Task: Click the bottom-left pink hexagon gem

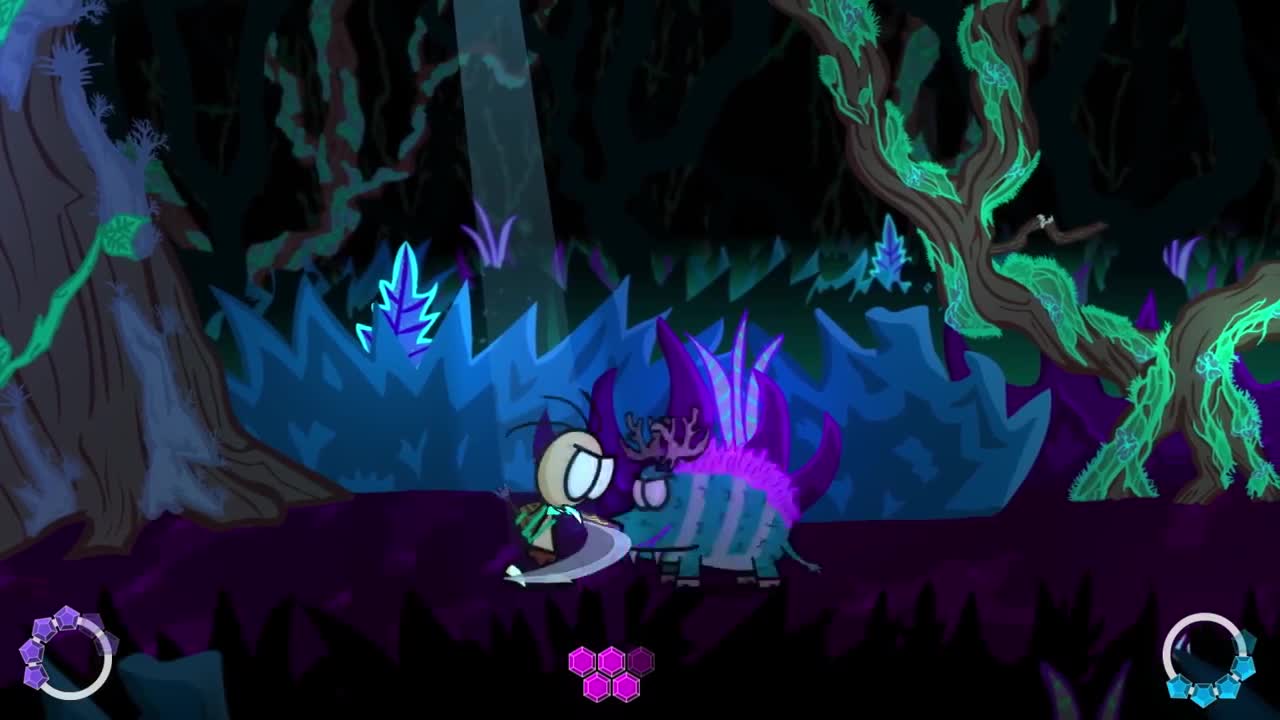Action: click(x=596, y=687)
